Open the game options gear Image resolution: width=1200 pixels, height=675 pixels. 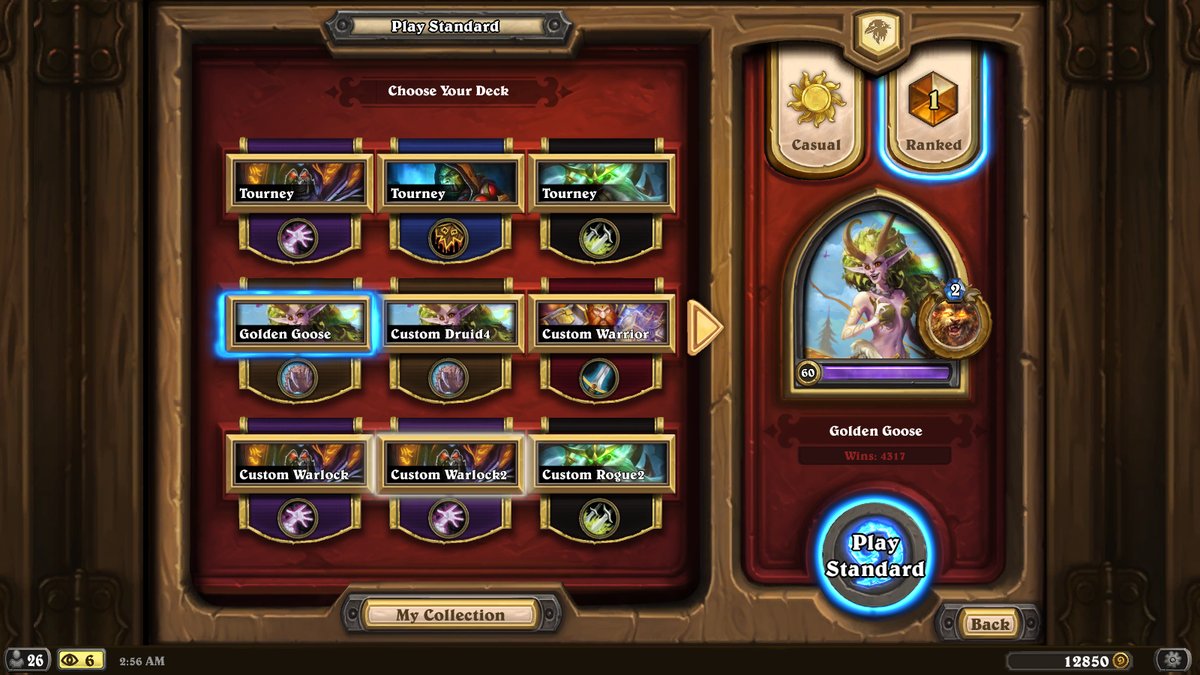click(1171, 660)
